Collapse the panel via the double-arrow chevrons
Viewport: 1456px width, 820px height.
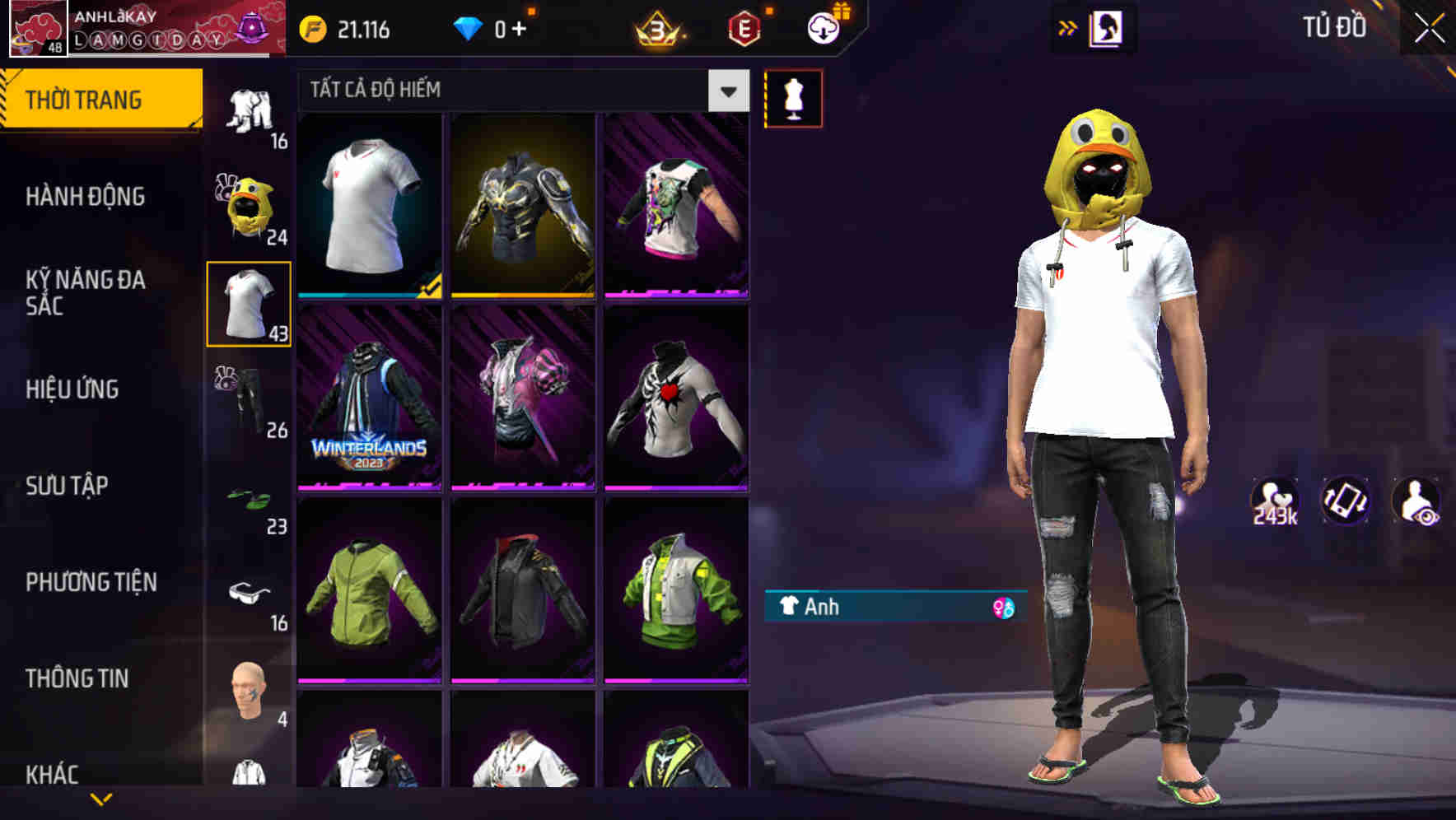[1067, 27]
